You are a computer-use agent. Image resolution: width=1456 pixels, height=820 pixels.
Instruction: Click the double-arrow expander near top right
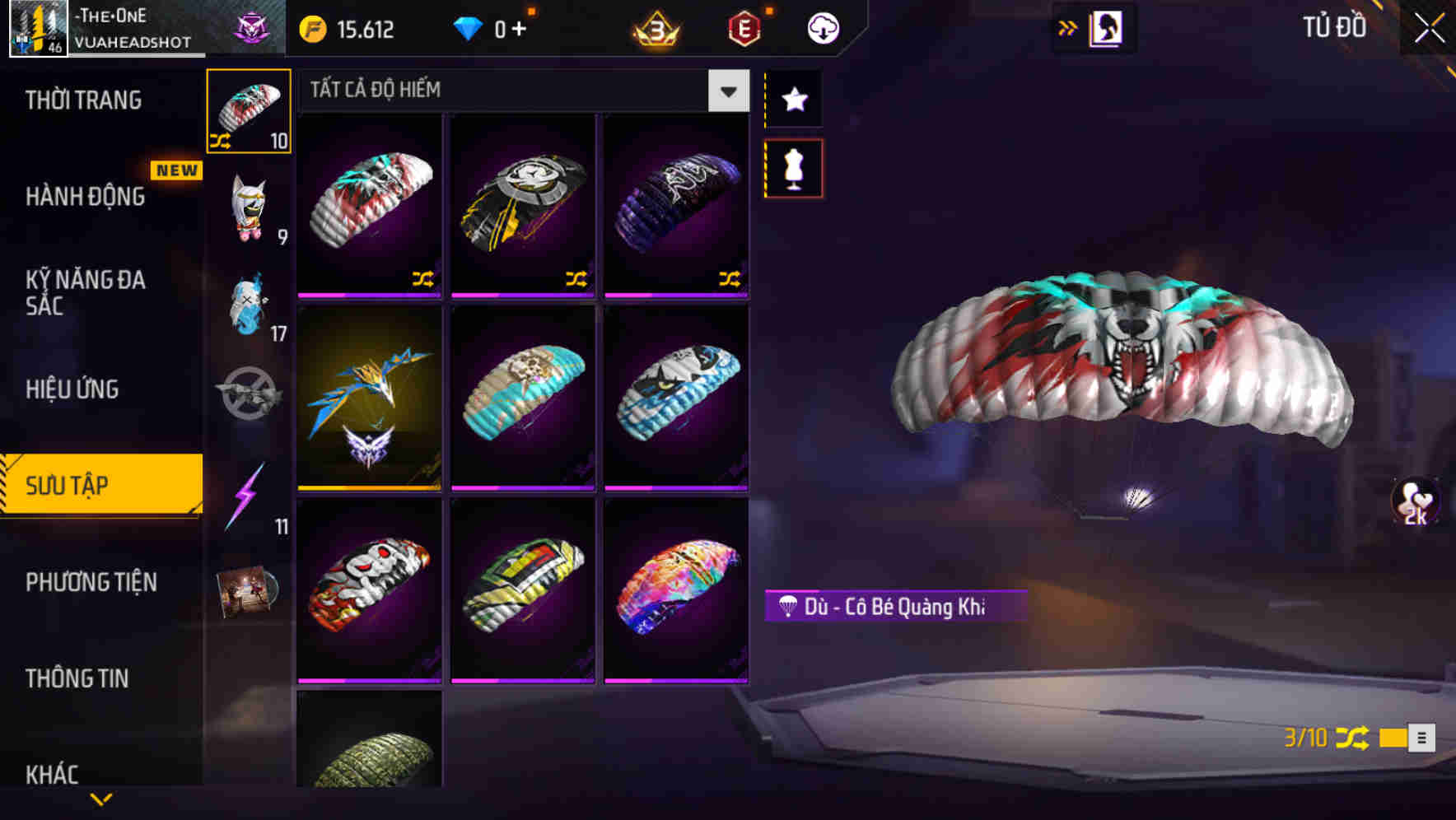pos(1068,27)
